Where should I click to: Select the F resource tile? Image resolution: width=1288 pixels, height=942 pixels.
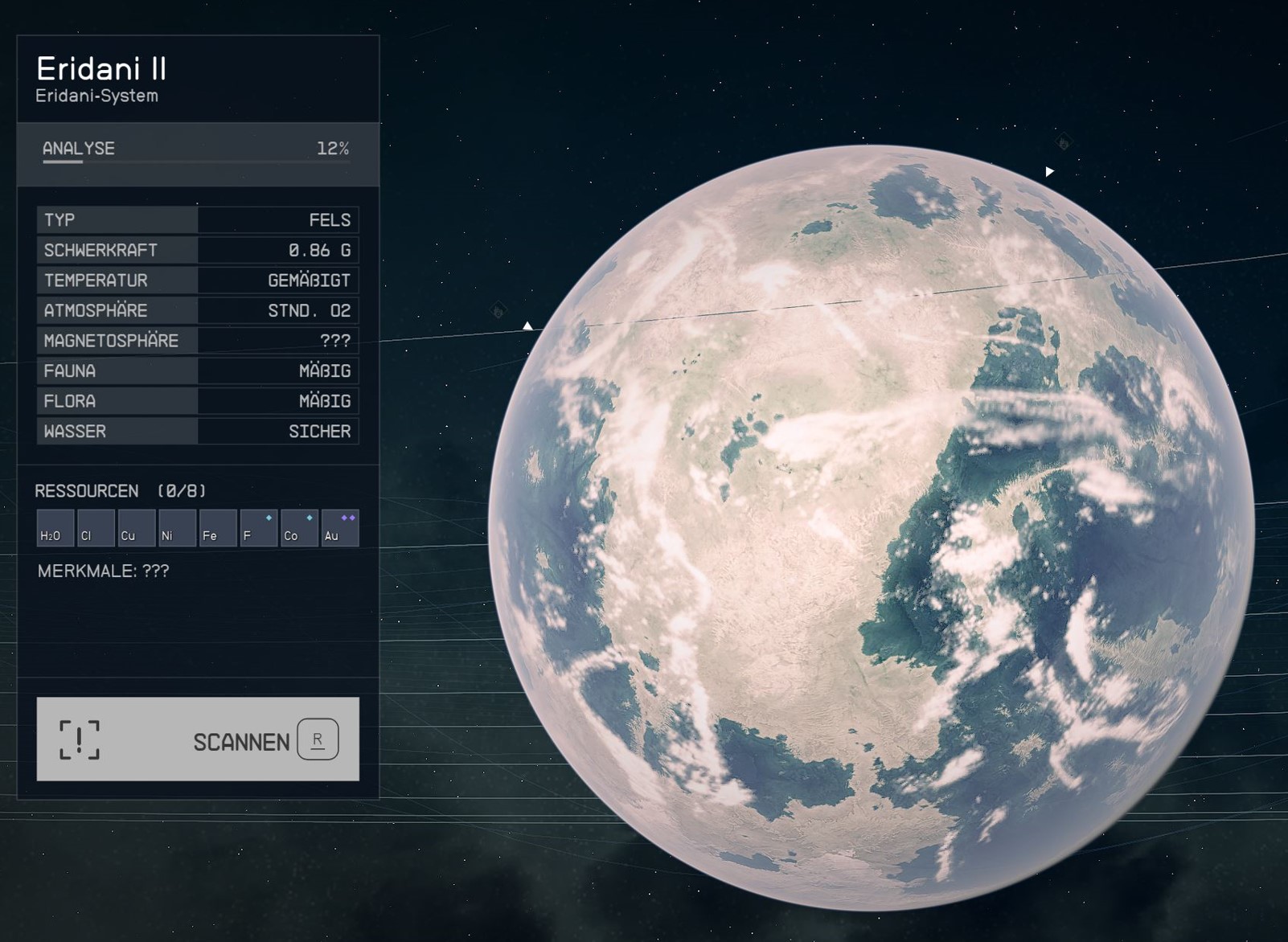259,528
